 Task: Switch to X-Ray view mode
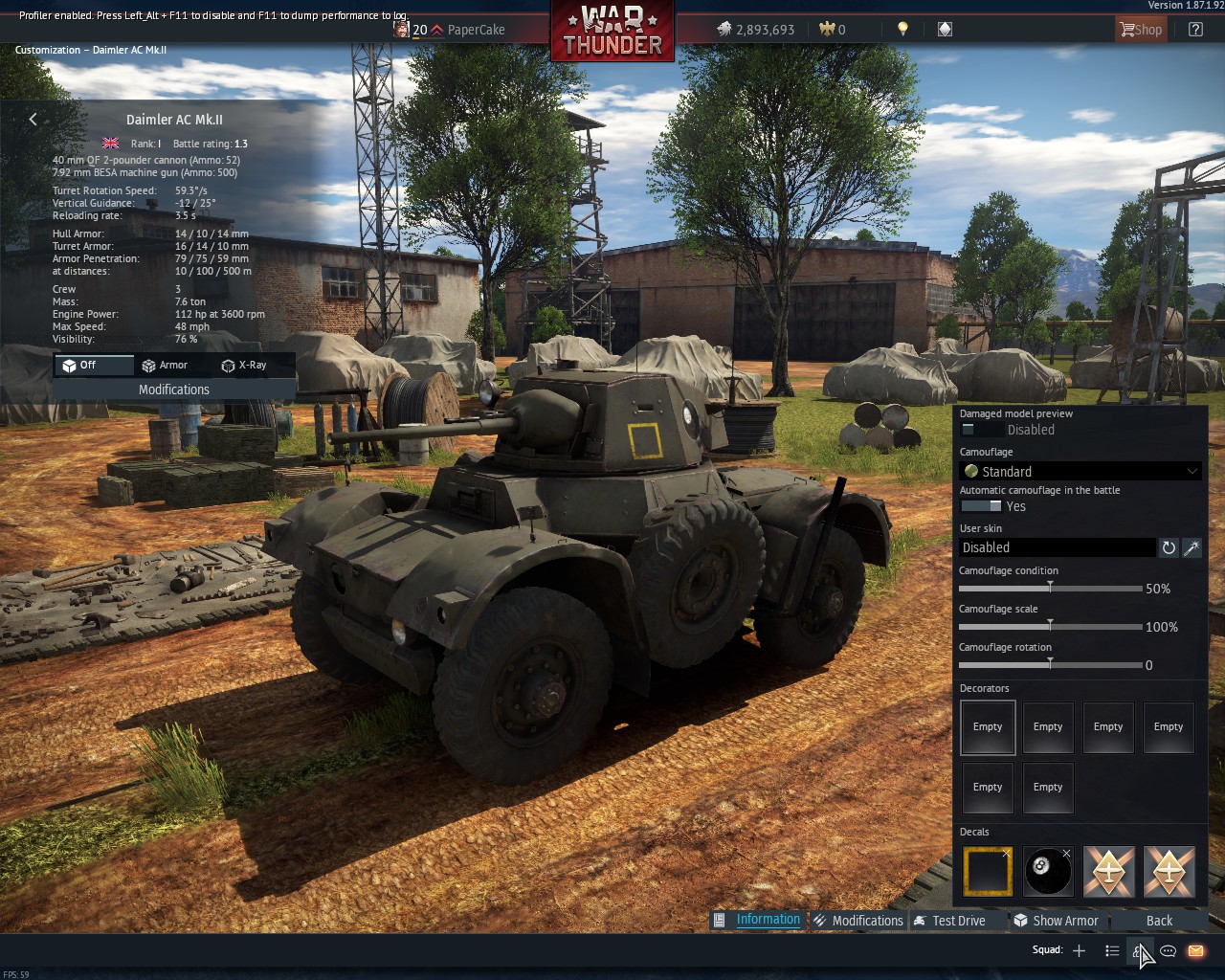click(x=244, y=365)
